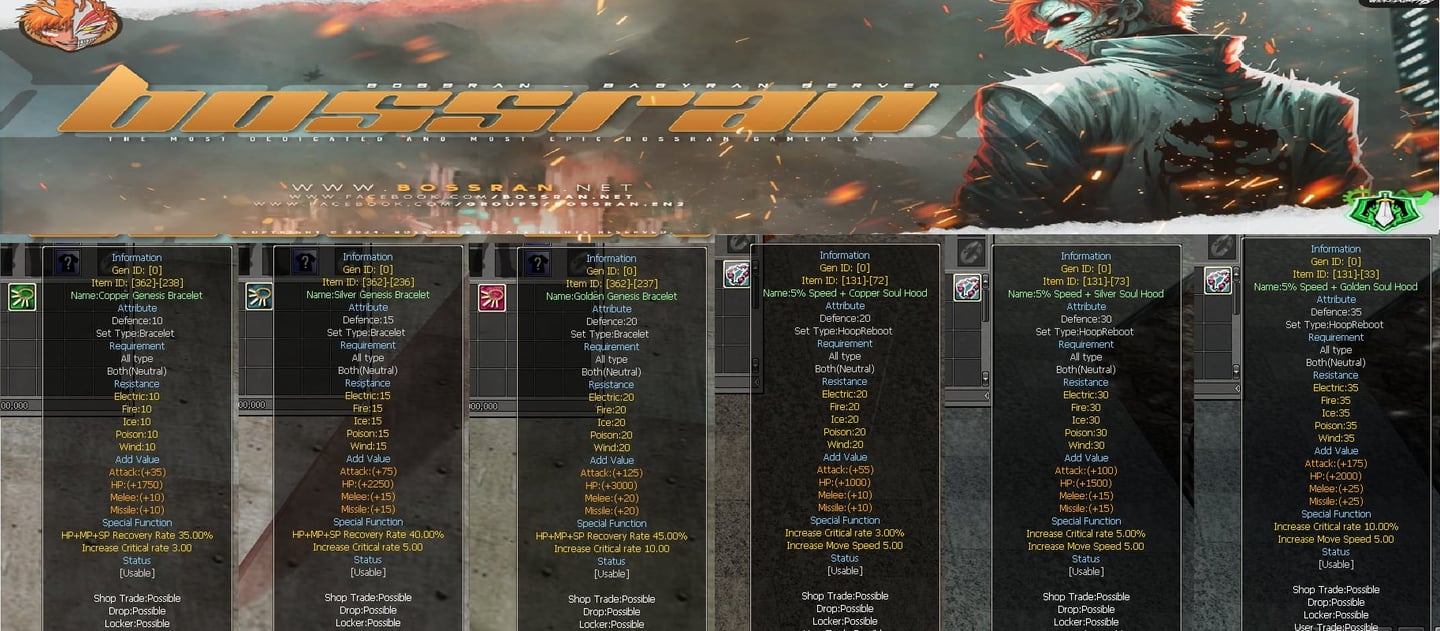Select the green Copper Genesis Bracelet icon

pos(22,297)
